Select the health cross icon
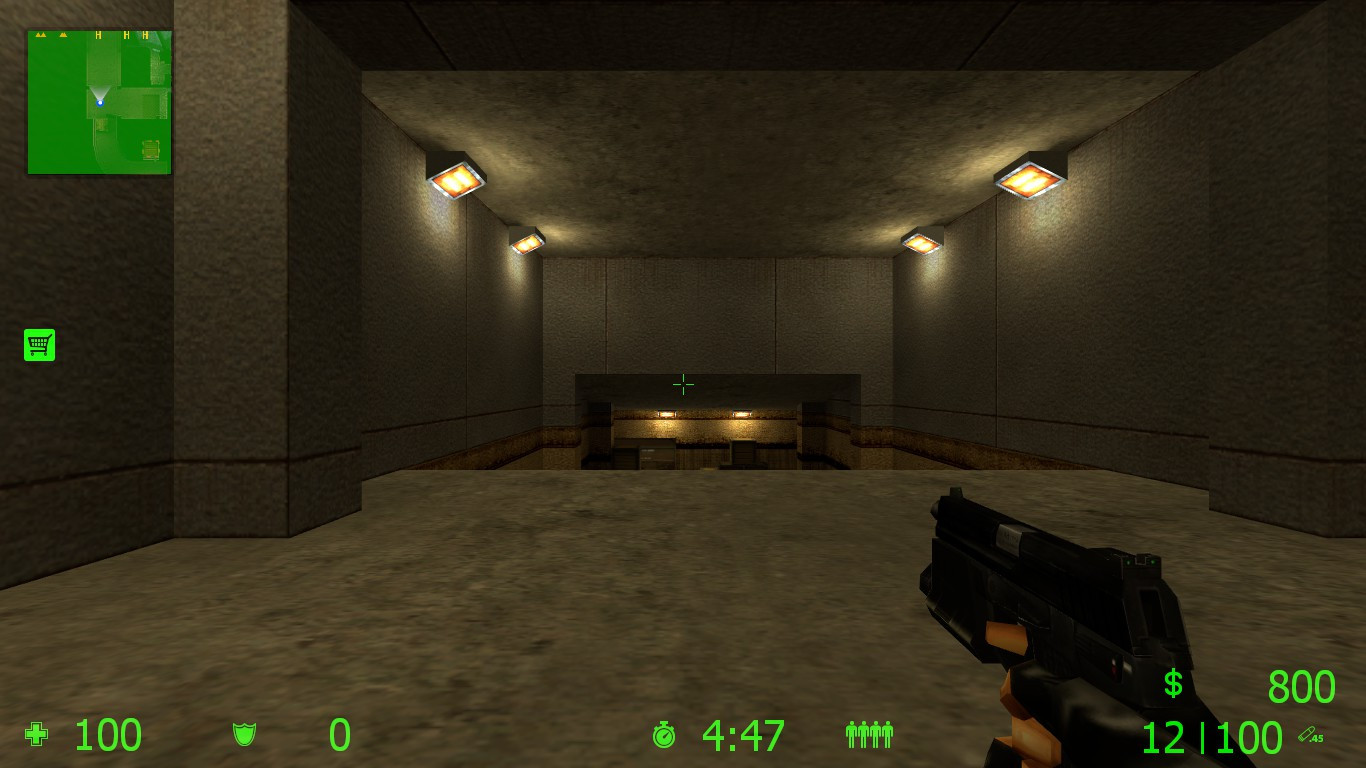Screen dimensions: 1366x768 pos(36,735)
